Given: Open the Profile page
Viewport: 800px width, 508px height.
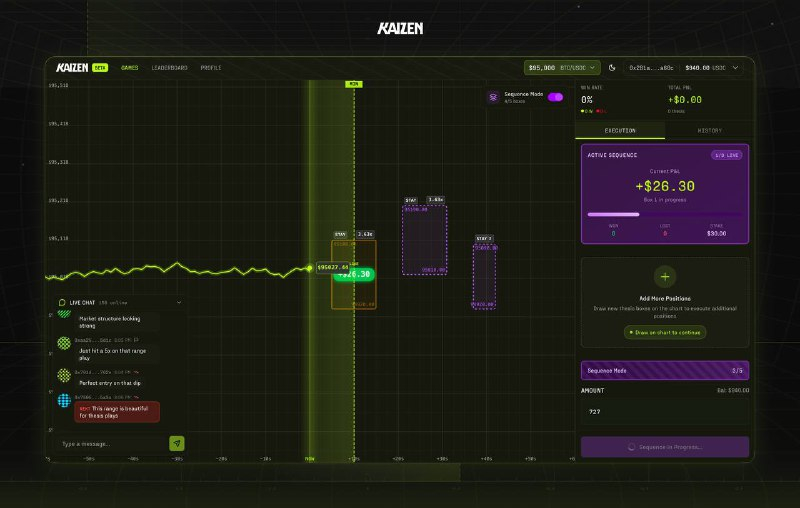Looking at the screenshot, I should [211, 68].
